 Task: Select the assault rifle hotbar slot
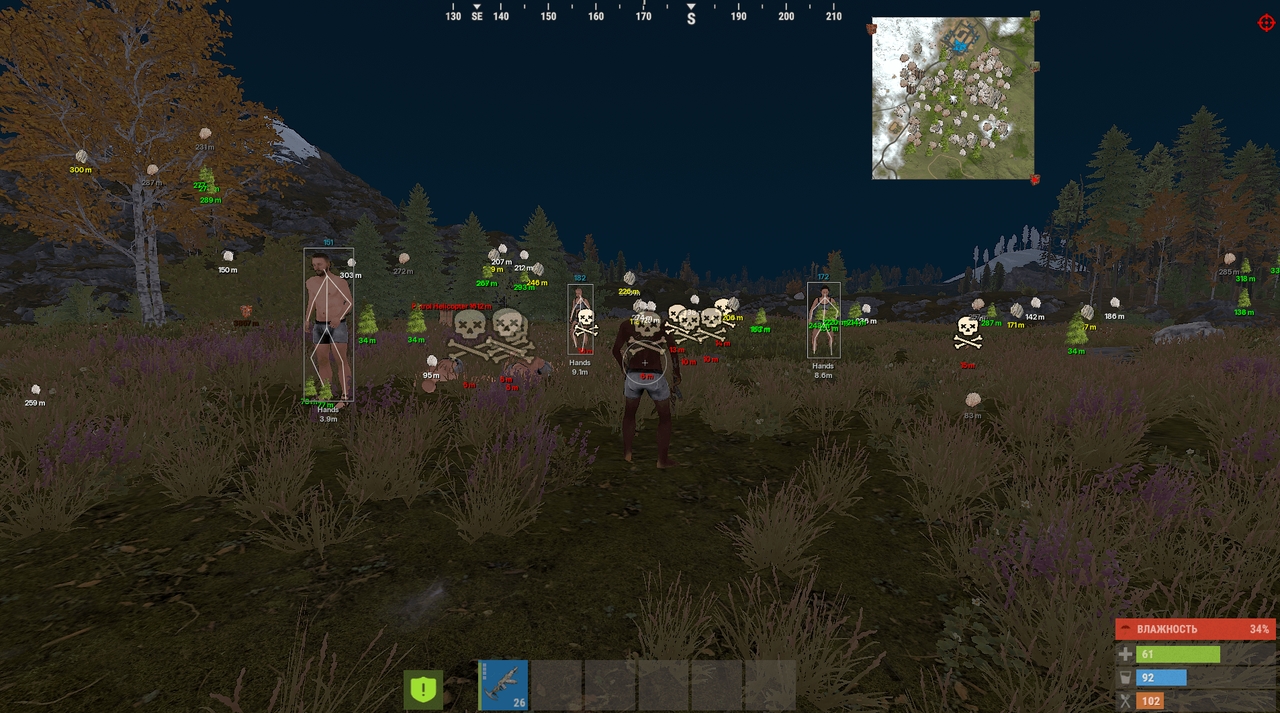pyautogui.click(x=502, y=685)
